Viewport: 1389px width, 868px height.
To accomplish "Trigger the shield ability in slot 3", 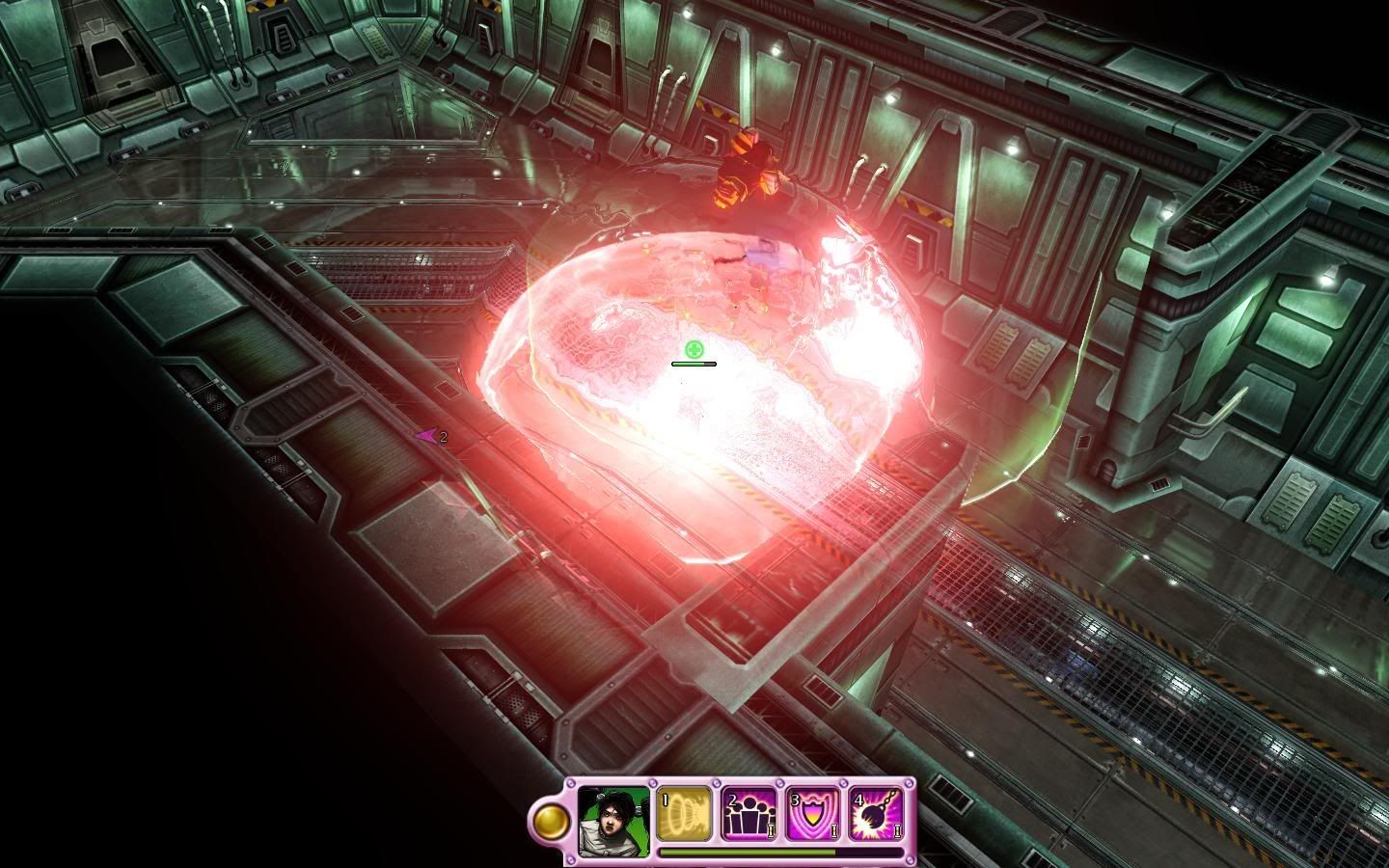I will [812, 814].
